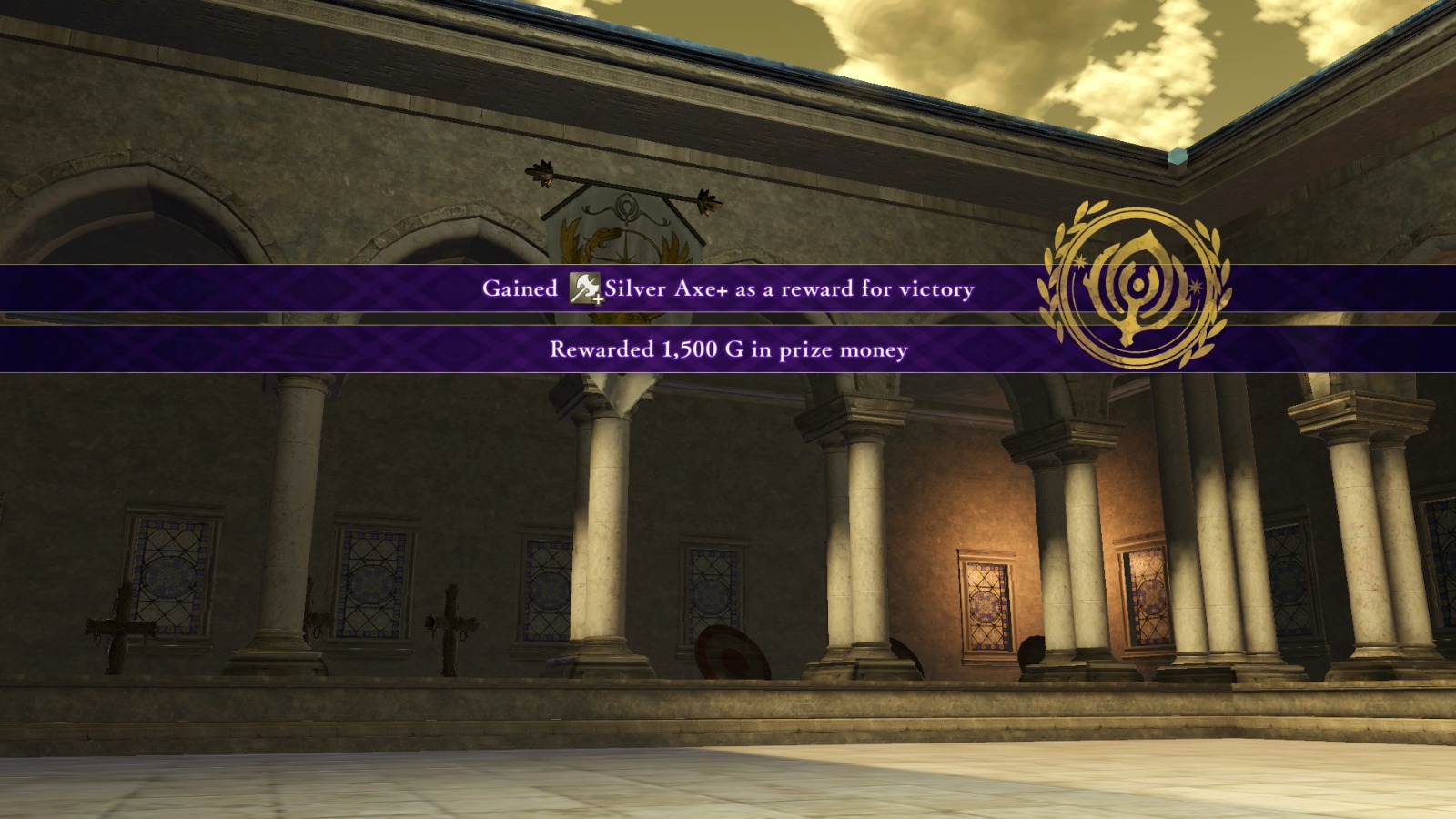The height and width of the screenshot is (819, 1456).
Task: Click the Silver Axe+ weapon icon
Action: pyautogui.click(x=585, y=288)
